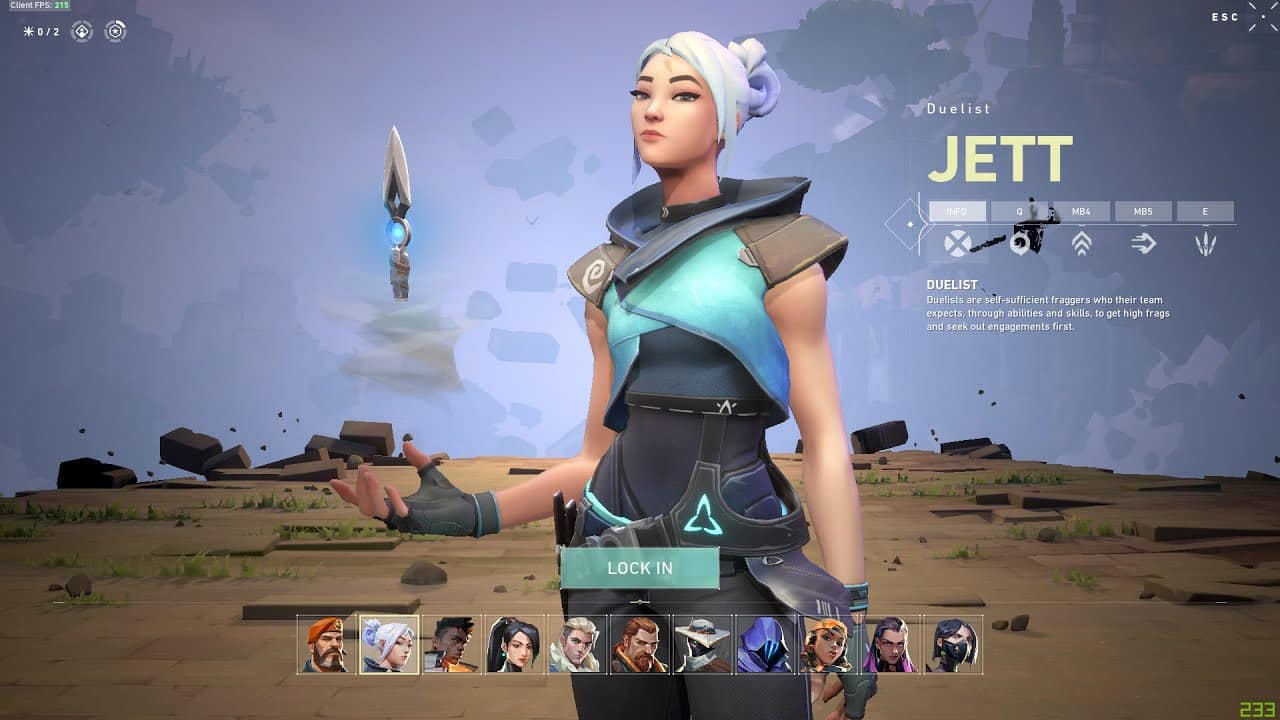Select Brimstone's portrait
This screenshot has width=1280, height=720.
327,644
